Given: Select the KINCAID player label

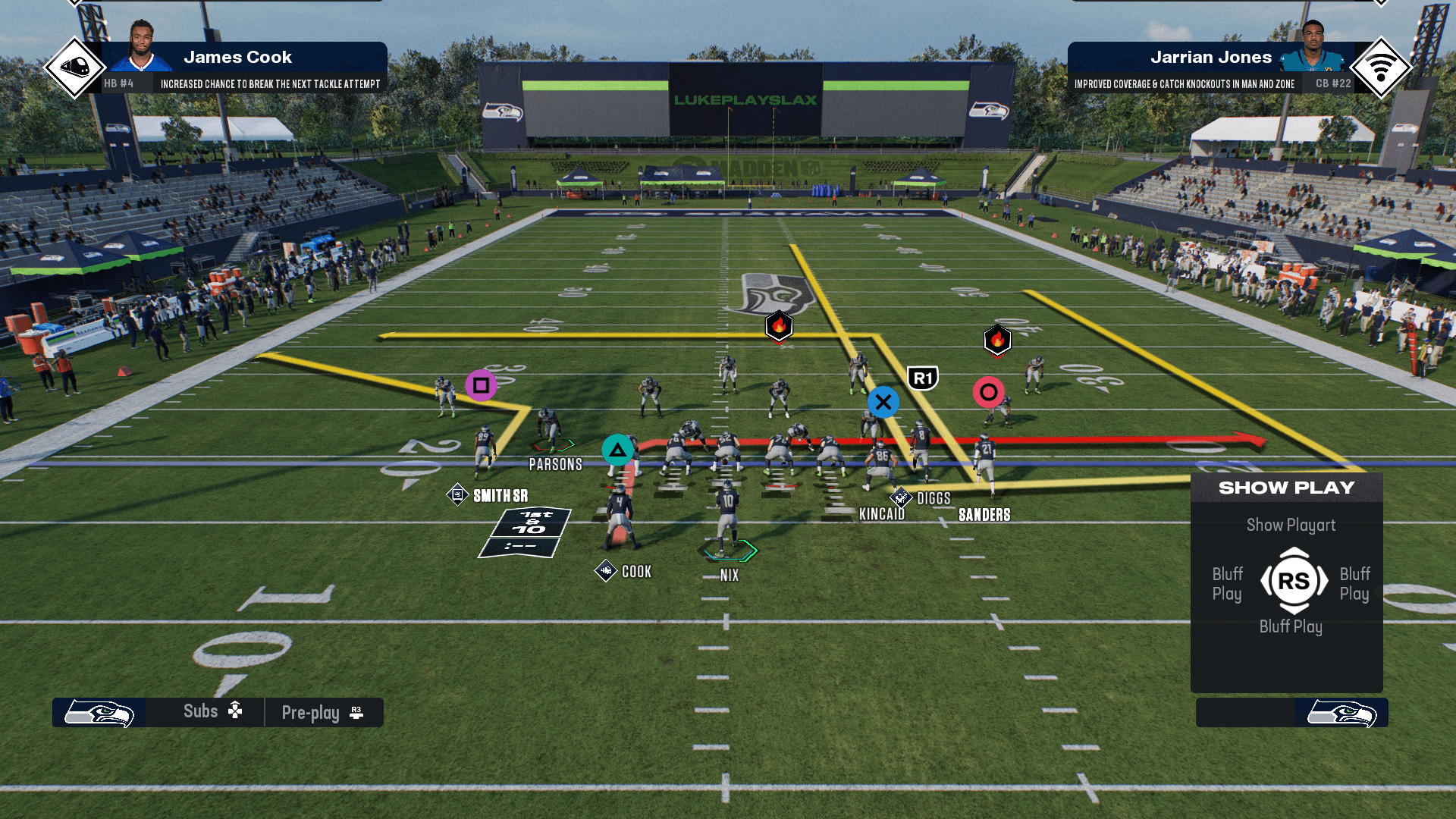Looking at the screenshot, I should click(881, 514).
